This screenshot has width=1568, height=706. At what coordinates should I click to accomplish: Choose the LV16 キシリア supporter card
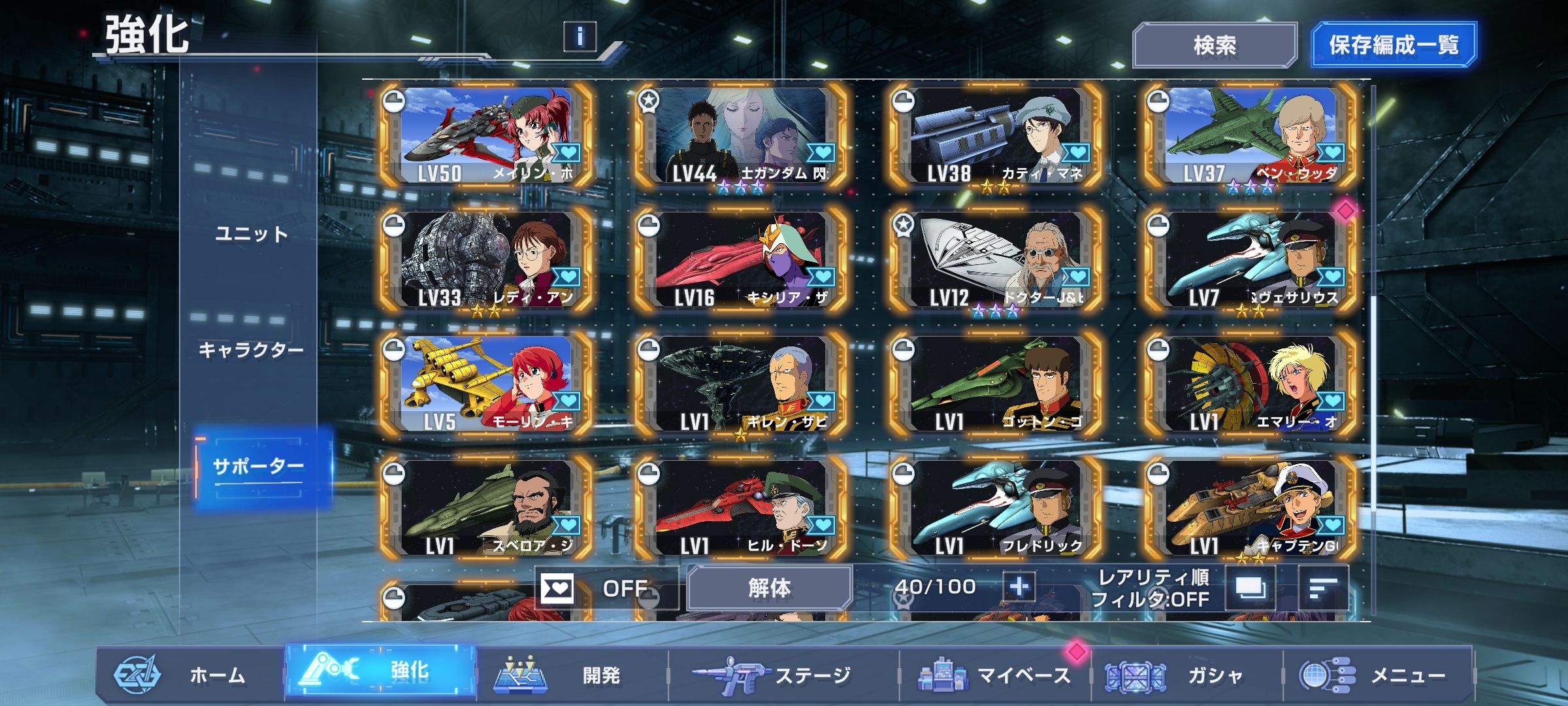coord(741,260)
